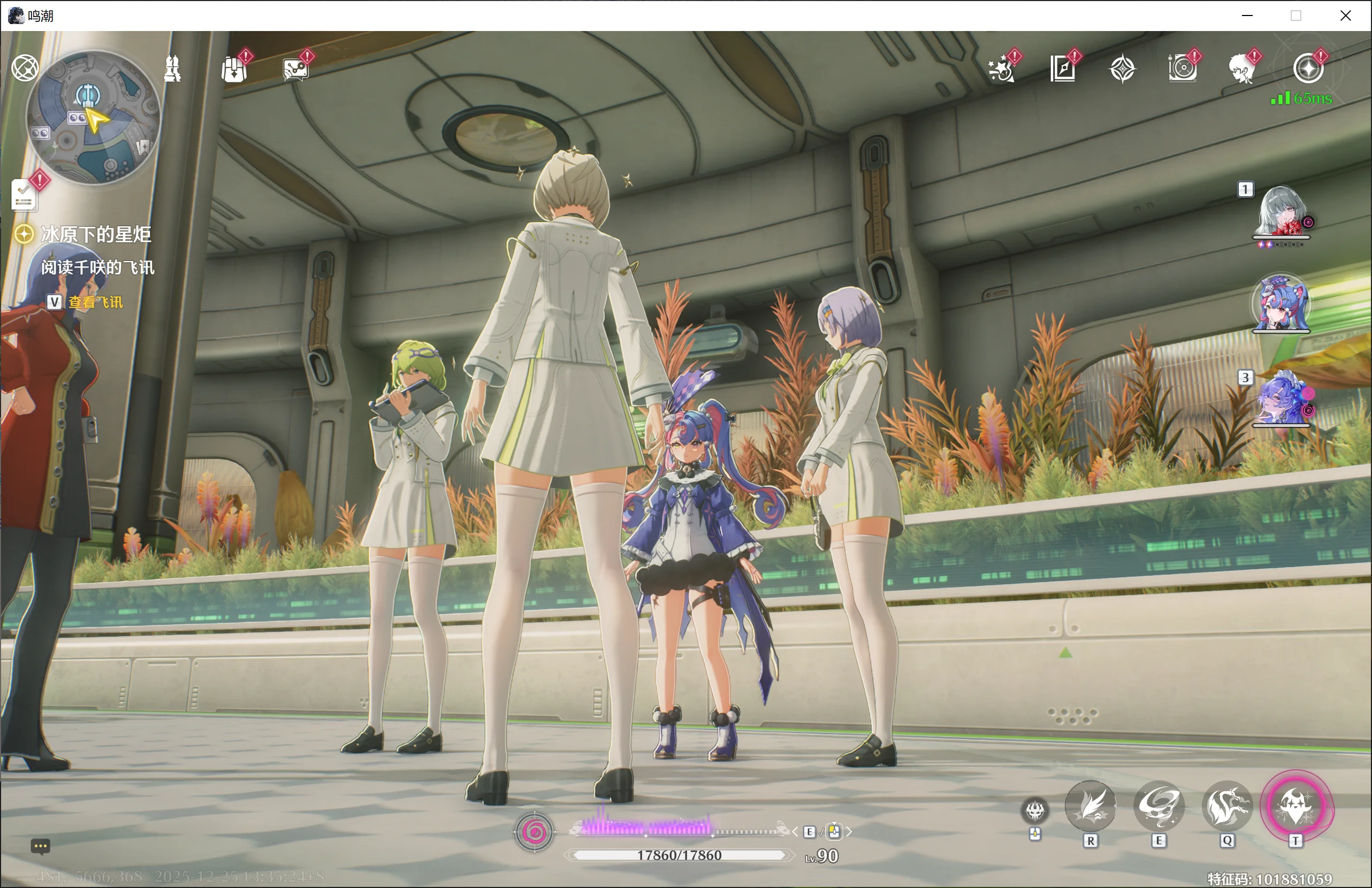Image resolution: width=1372 pixels, height=888 pixels.
Task: Use the feather resonance liberation skill
Action: pos(1089,806)
